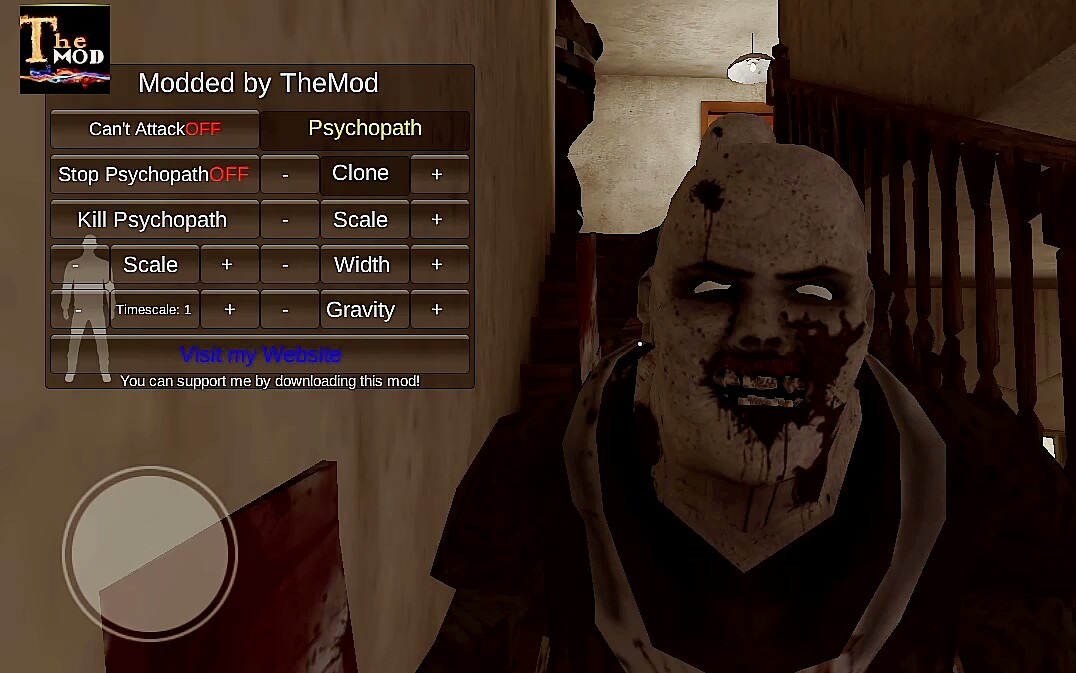Increase the Scale beside Kill Psychopath

(437, 220)
